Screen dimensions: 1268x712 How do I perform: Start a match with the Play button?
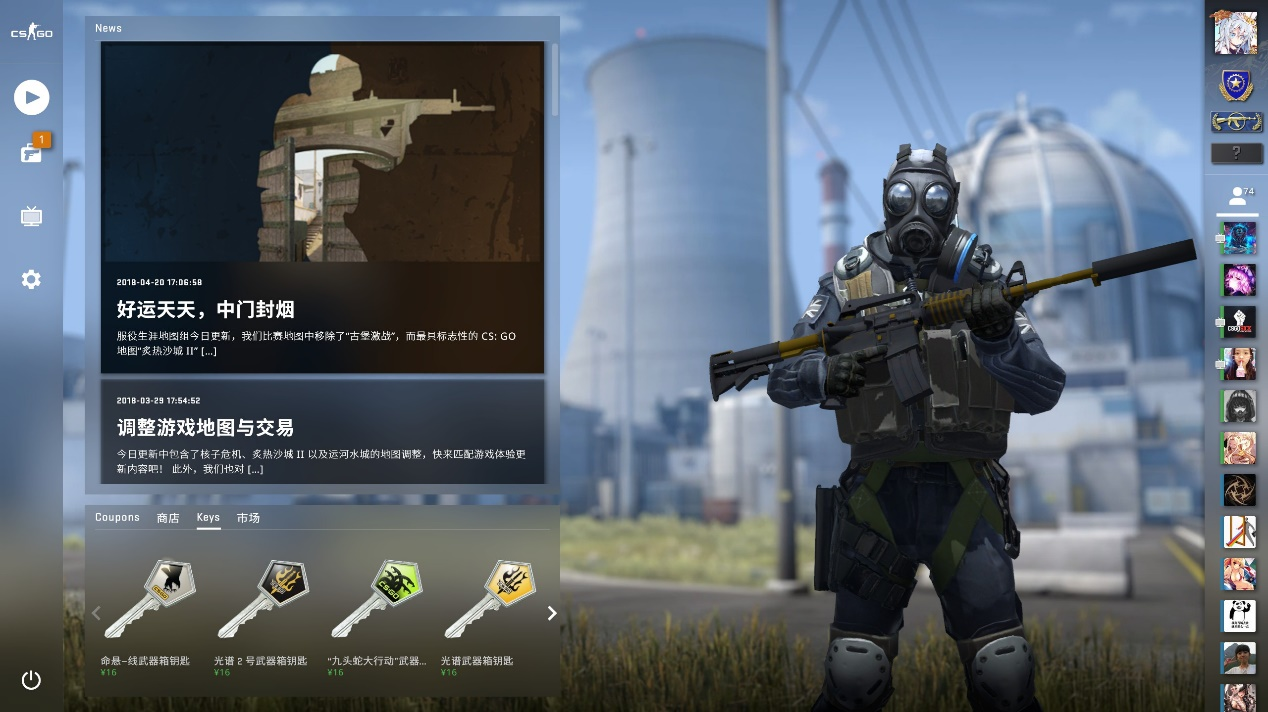[31, 97]
